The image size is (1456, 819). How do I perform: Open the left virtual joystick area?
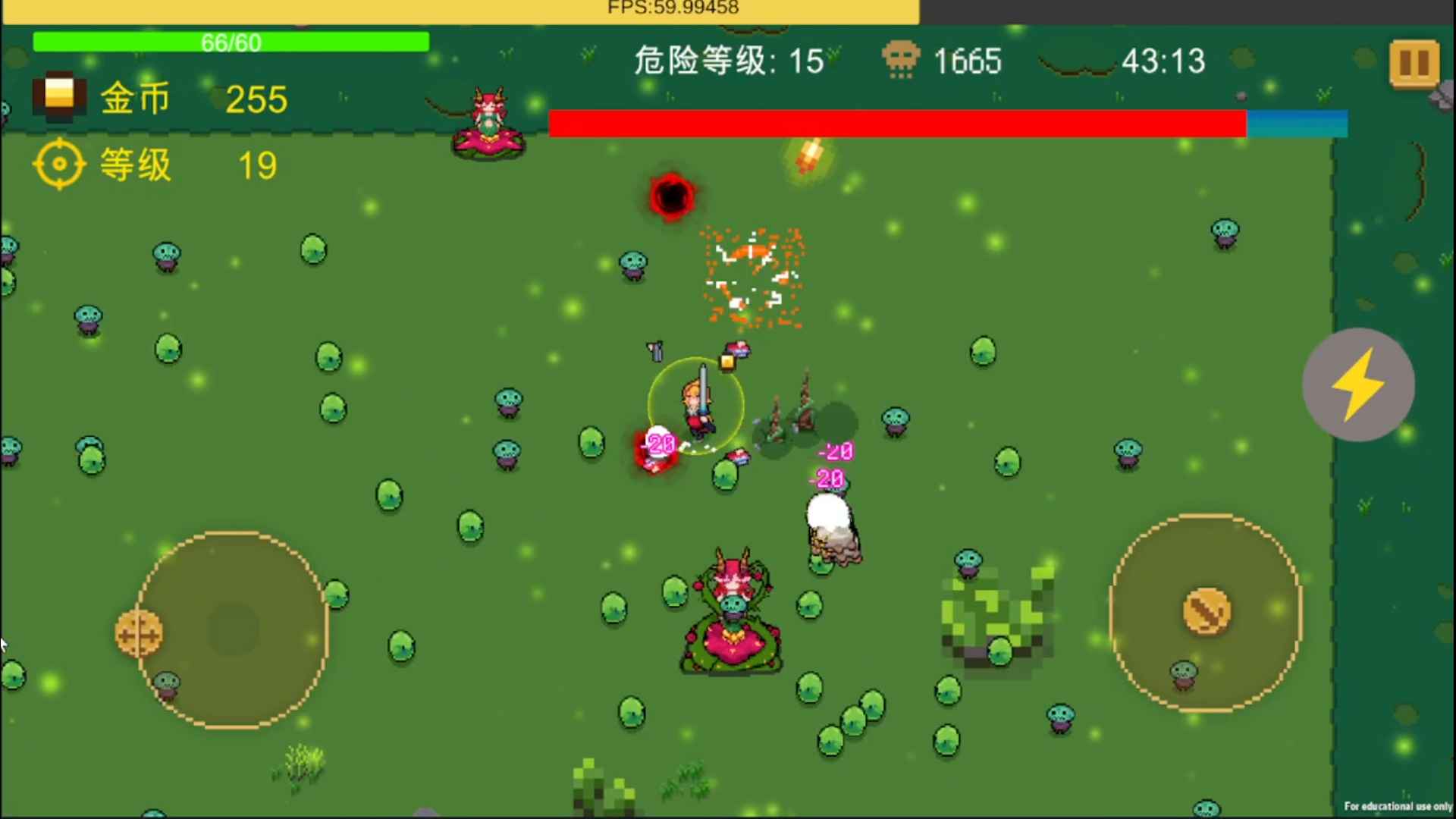coord(235,633)
